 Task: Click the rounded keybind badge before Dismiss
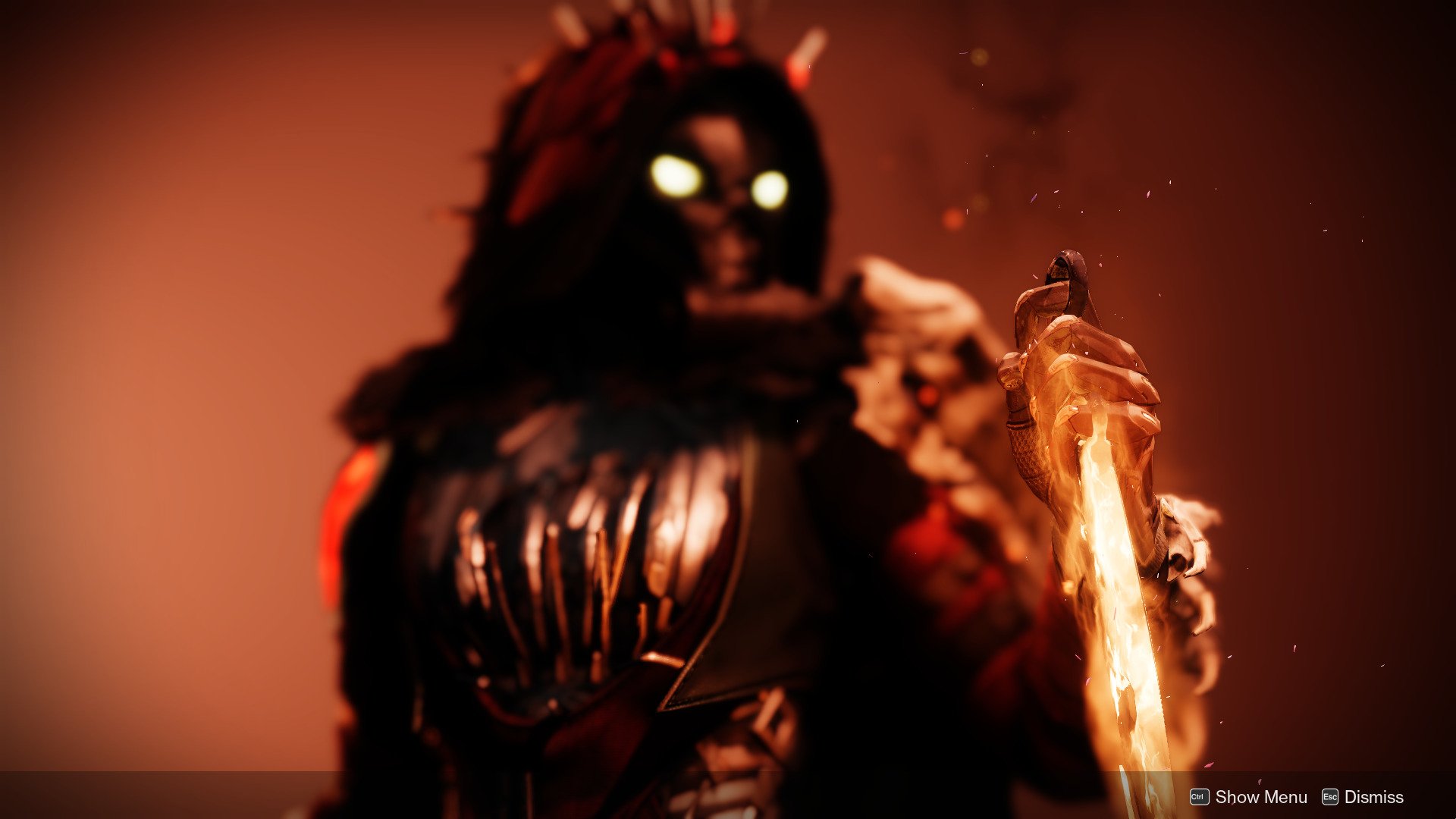pos(1330,796)
